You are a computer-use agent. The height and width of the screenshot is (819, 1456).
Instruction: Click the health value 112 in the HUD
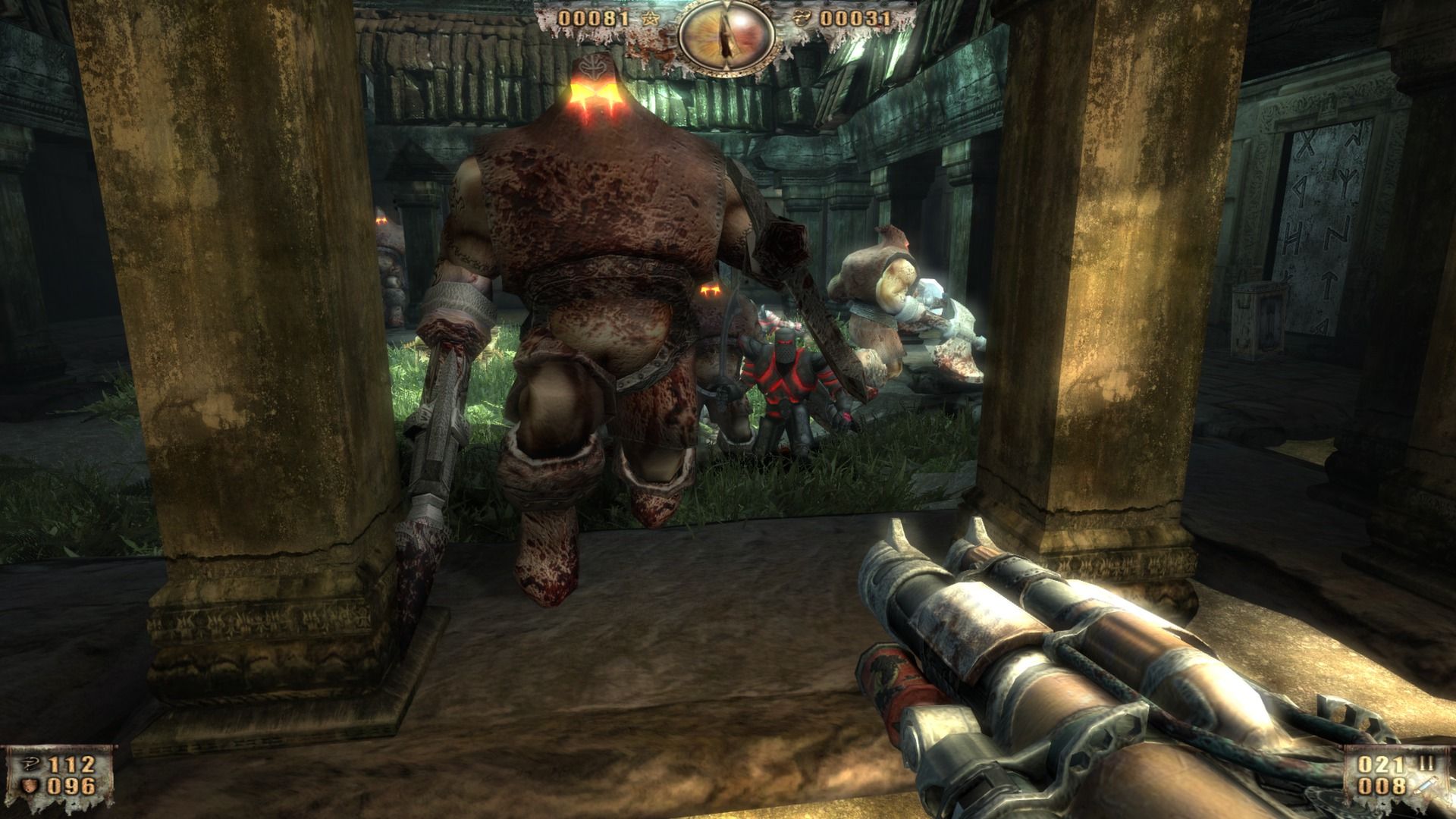tap(72, 764)
